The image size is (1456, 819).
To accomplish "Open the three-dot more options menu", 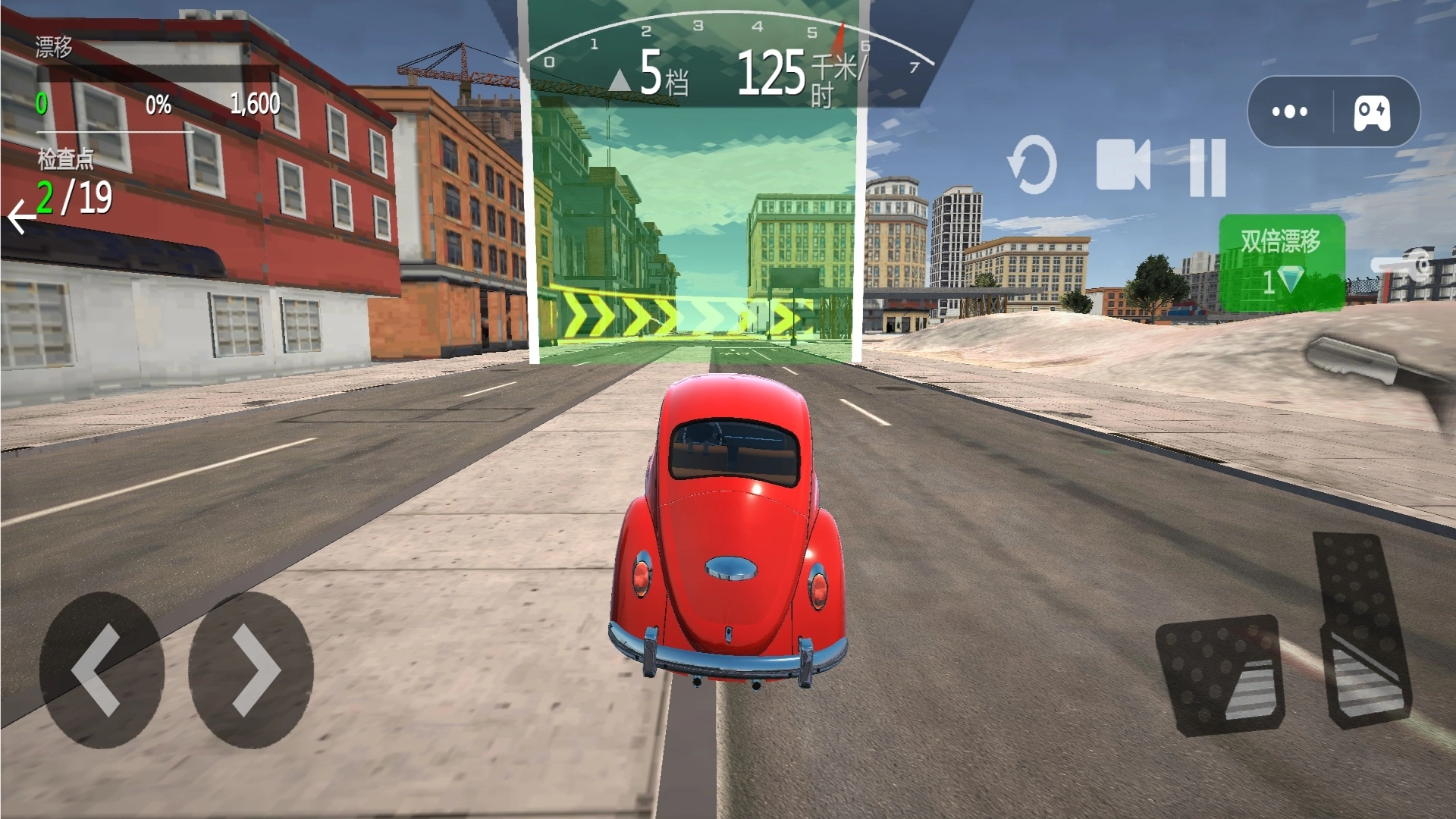I will coord(1289,111).
